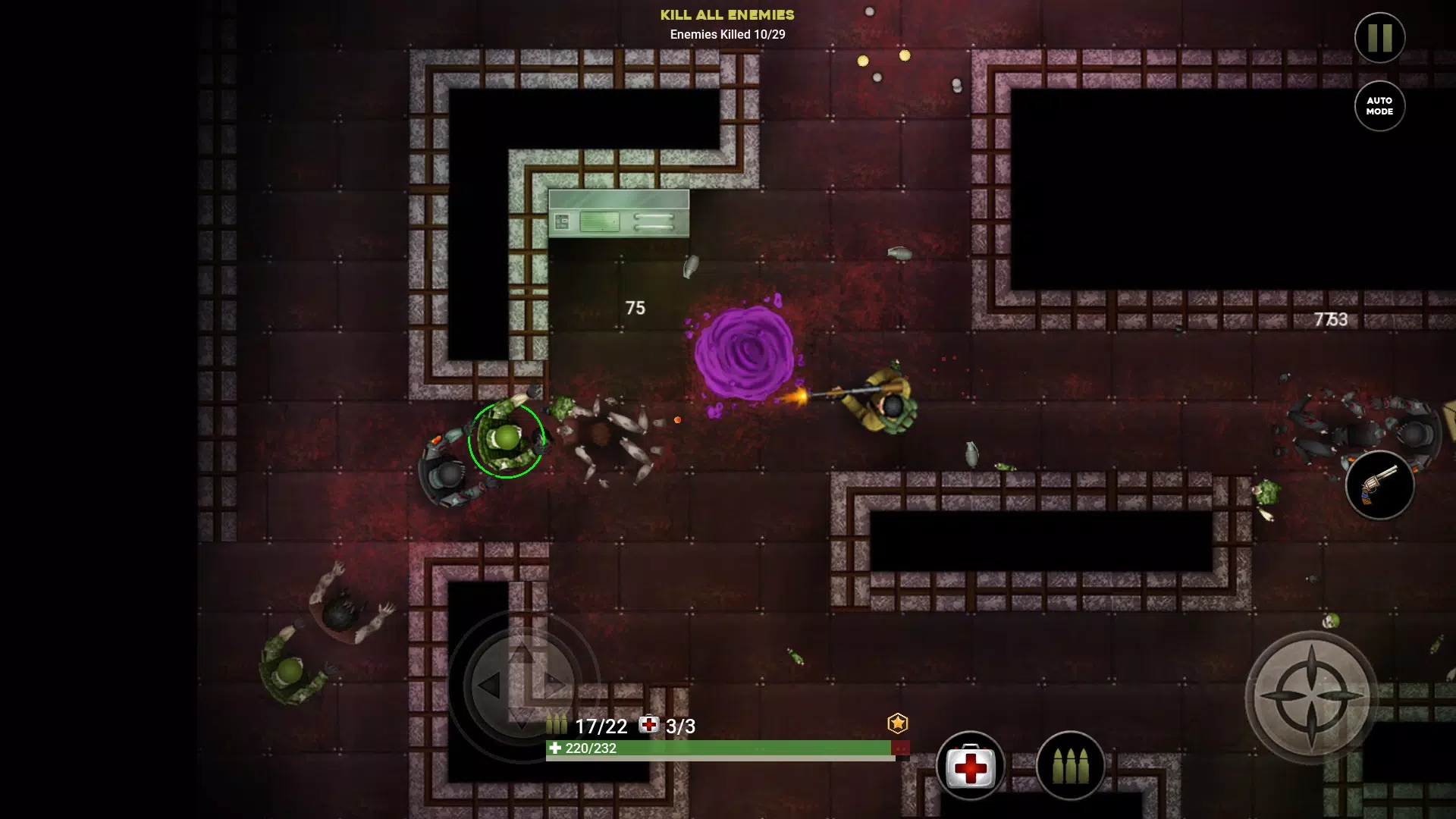Use a medkit to heal
The height and width of the screenshot is (819, 1456).
coord(970,767)
